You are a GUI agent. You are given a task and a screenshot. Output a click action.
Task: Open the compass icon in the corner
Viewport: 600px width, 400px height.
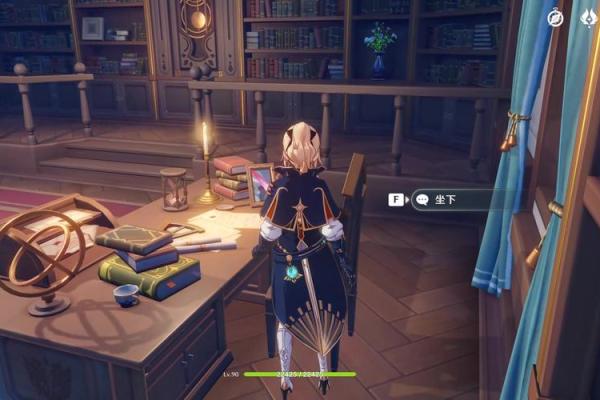(556, 17)
